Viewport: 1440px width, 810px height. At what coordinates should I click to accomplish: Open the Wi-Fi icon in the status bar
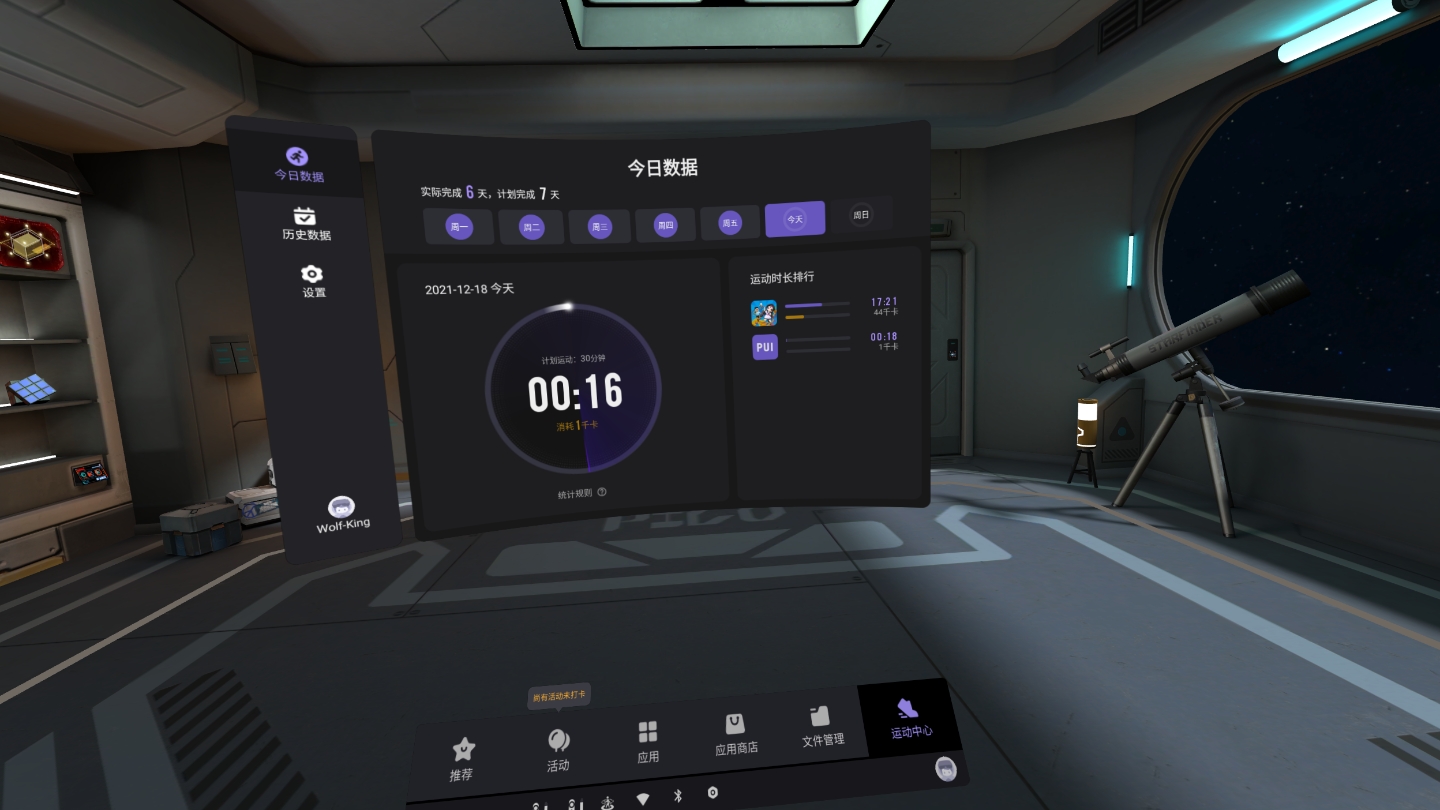coord(643,797)
